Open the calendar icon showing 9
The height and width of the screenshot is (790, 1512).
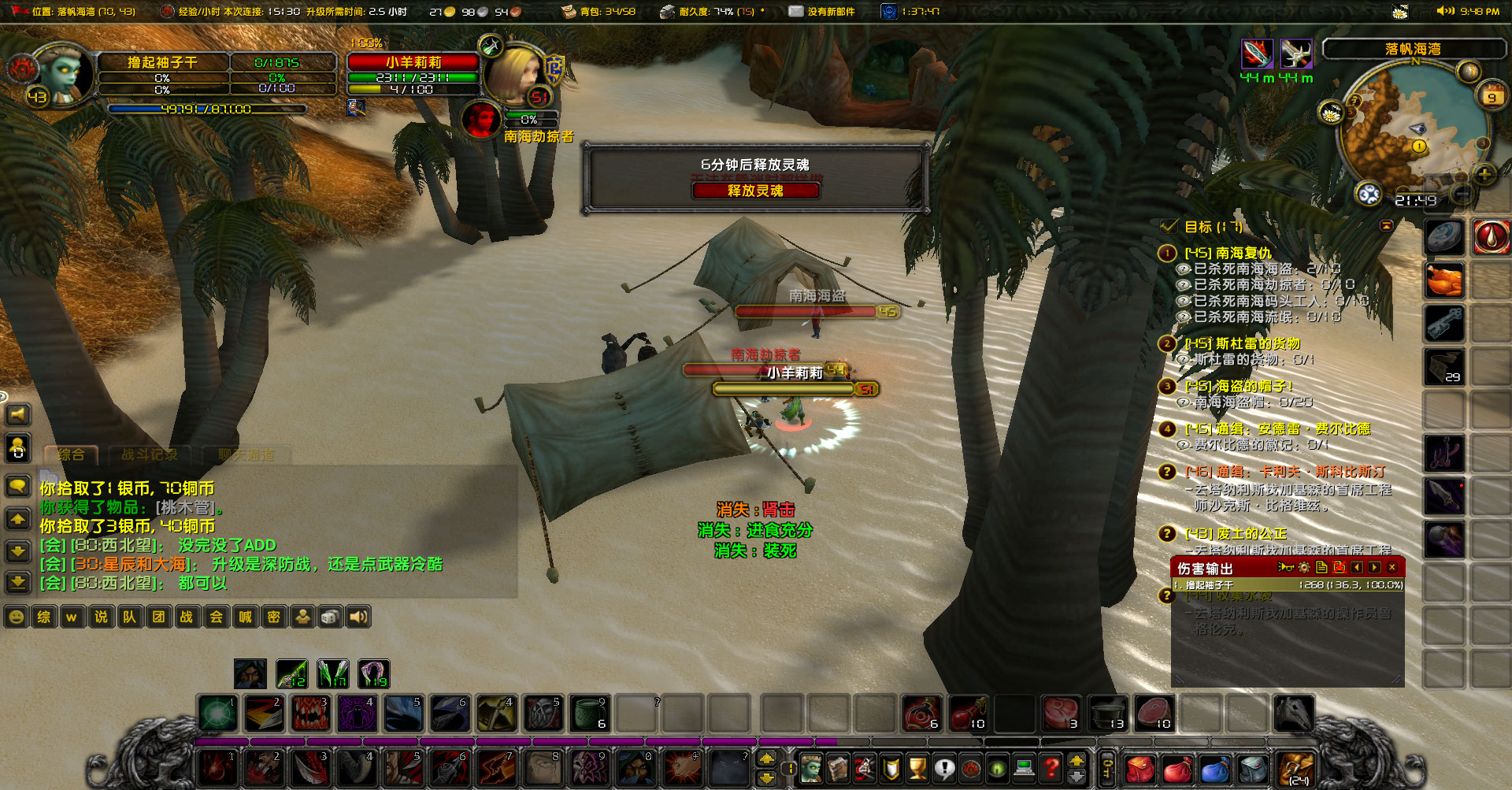coord(1492,95)
